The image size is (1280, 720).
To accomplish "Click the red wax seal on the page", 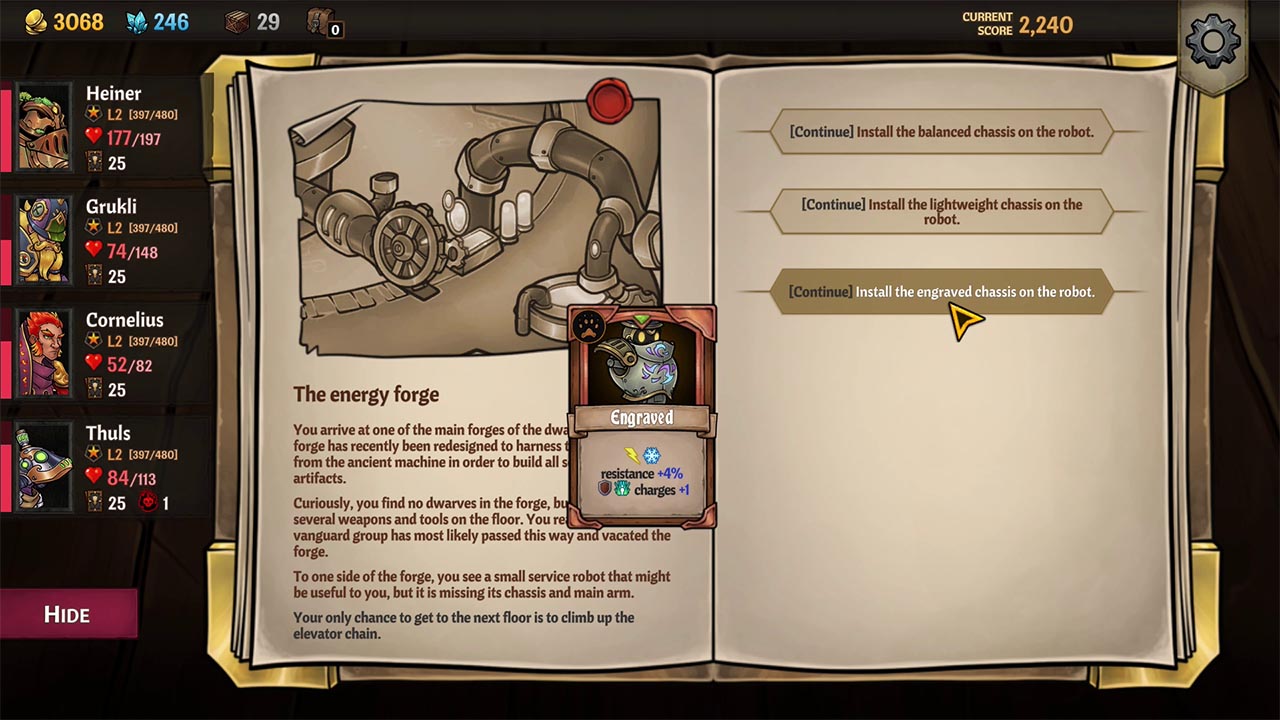I will tap(611, 100).
